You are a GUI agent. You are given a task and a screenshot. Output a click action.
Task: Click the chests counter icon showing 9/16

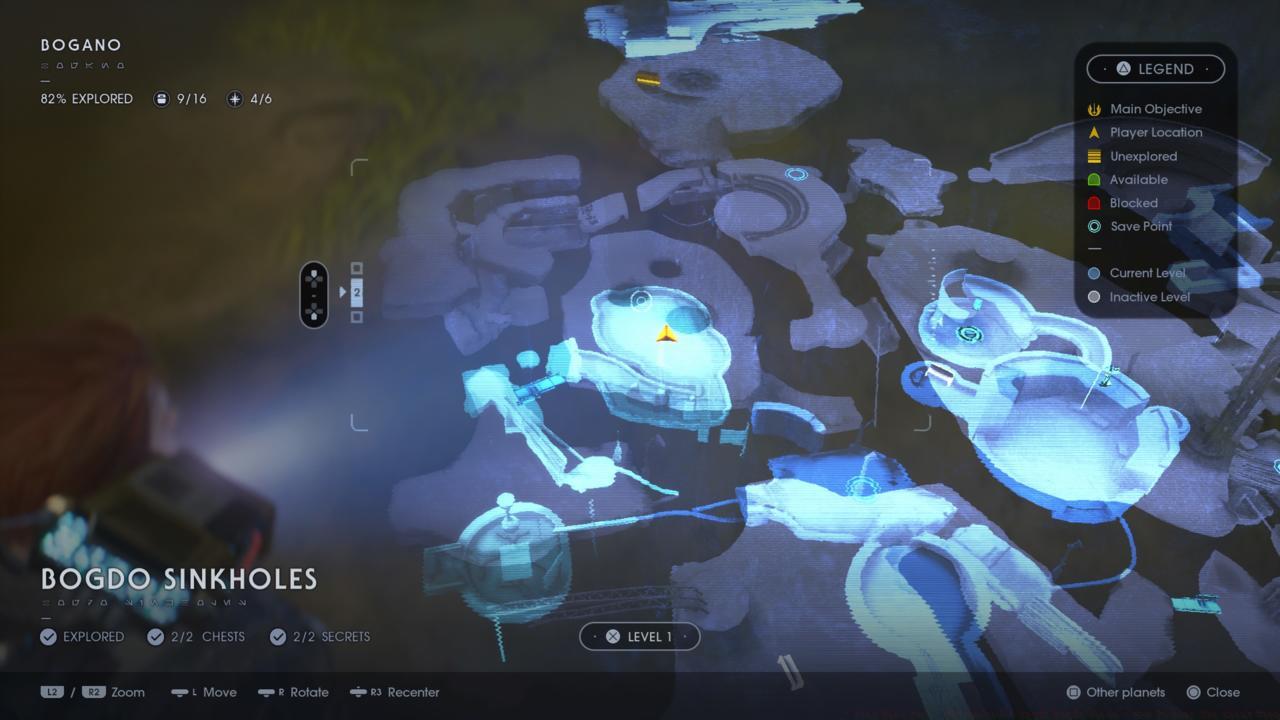click(x=162, y=98)
